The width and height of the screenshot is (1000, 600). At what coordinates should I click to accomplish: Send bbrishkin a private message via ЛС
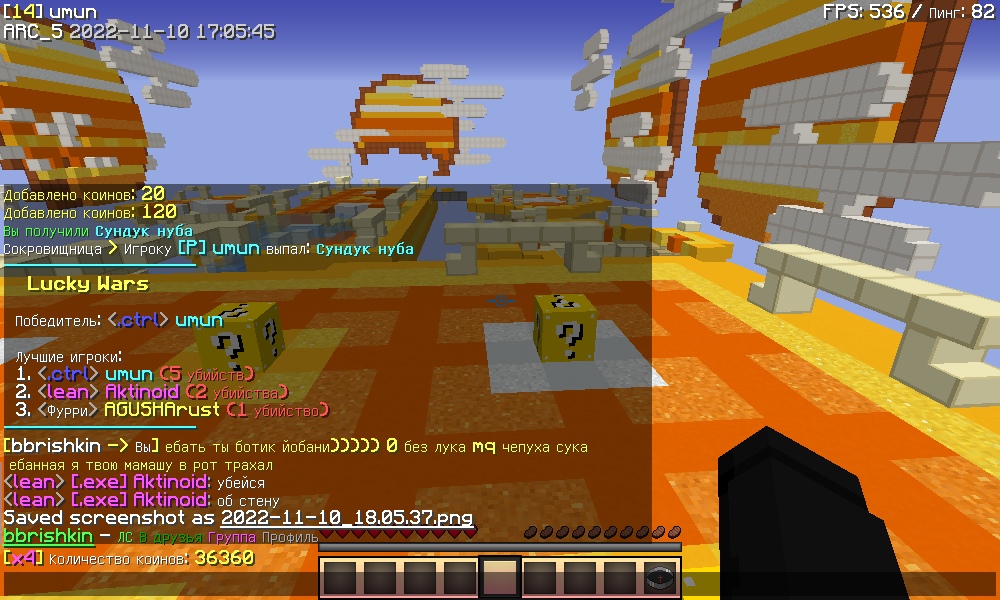125,538
